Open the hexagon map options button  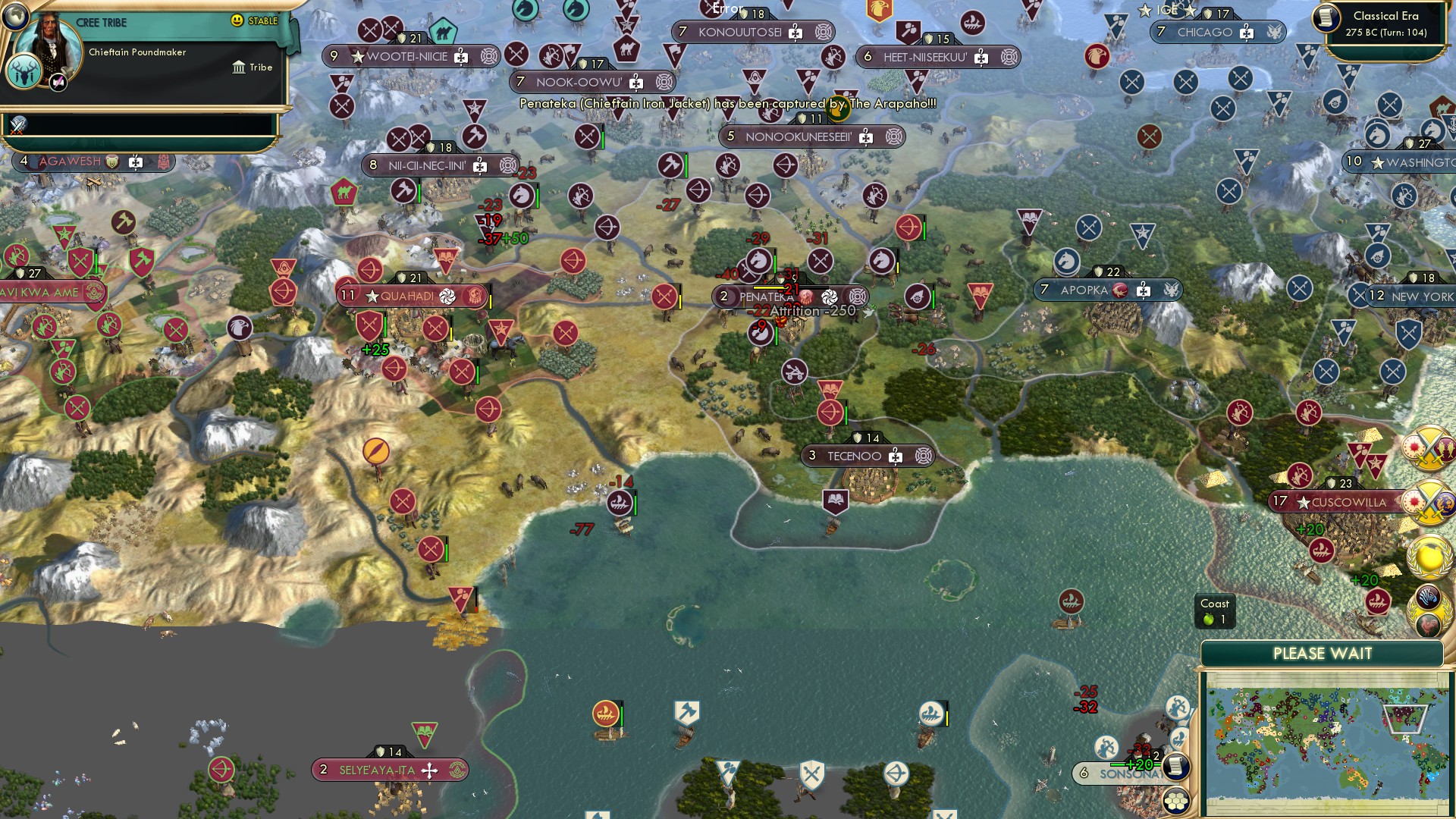1176,802
